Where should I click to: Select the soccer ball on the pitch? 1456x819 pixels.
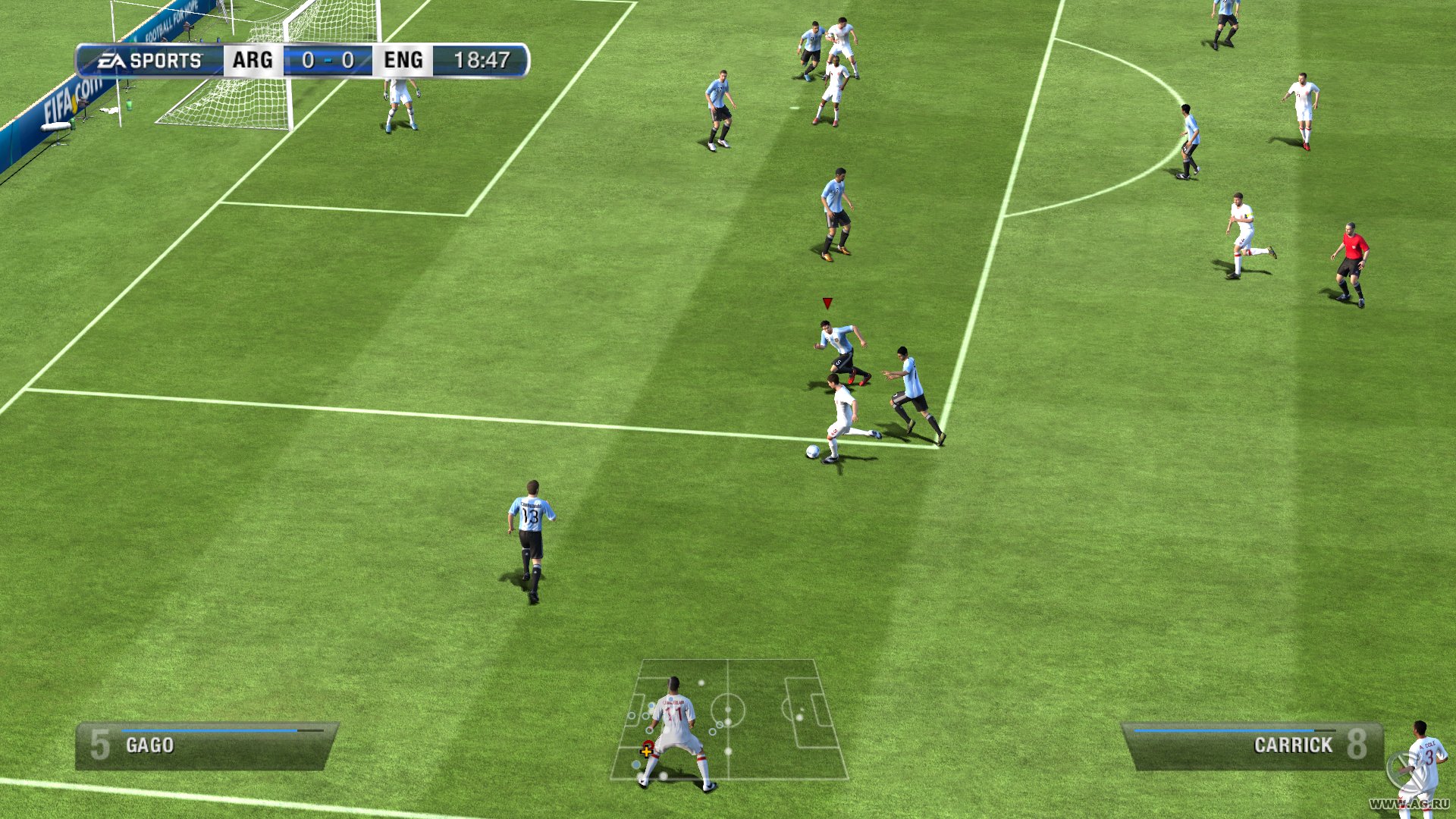811,451
